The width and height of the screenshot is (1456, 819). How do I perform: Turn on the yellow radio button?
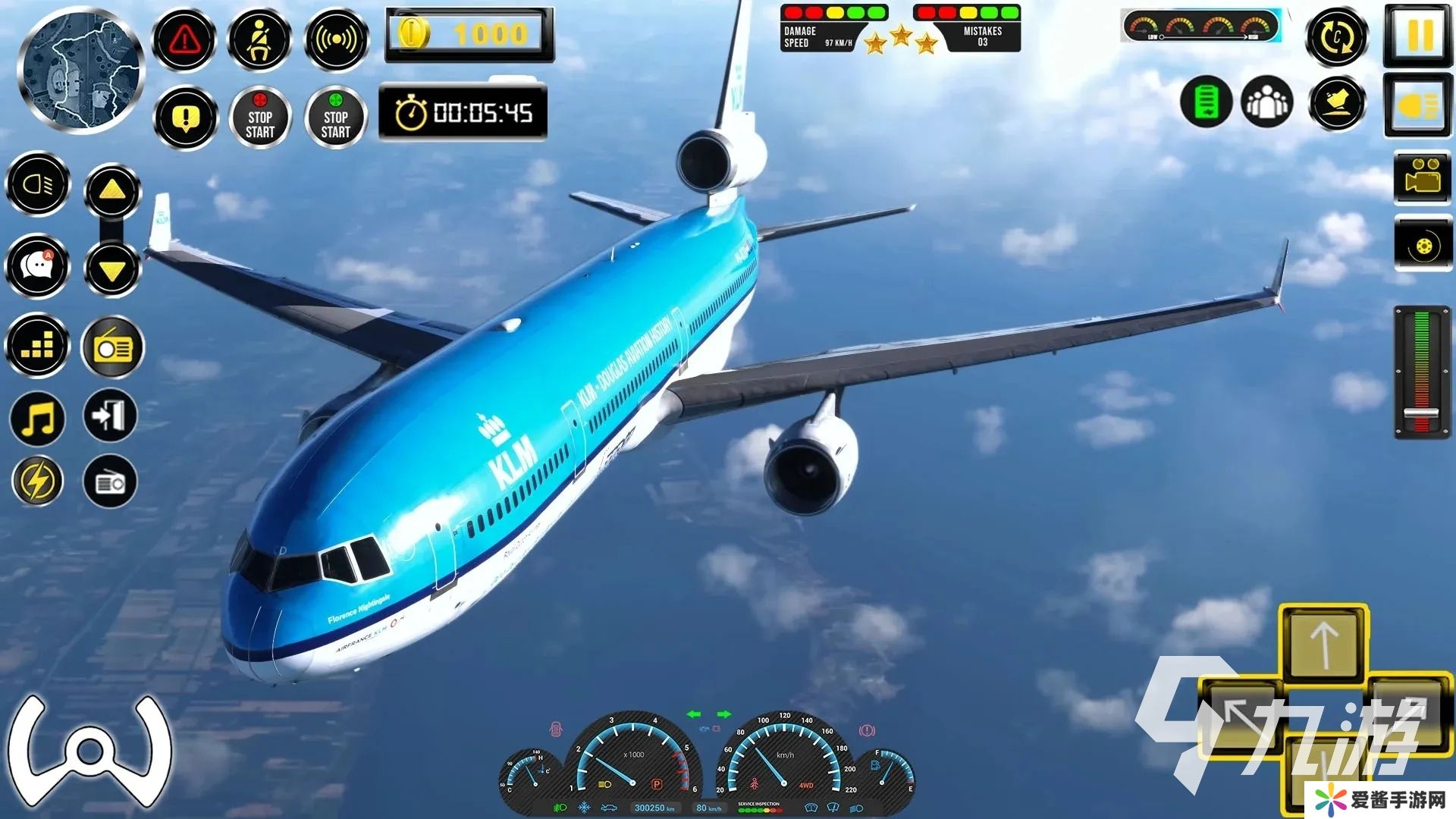point(112,347)
